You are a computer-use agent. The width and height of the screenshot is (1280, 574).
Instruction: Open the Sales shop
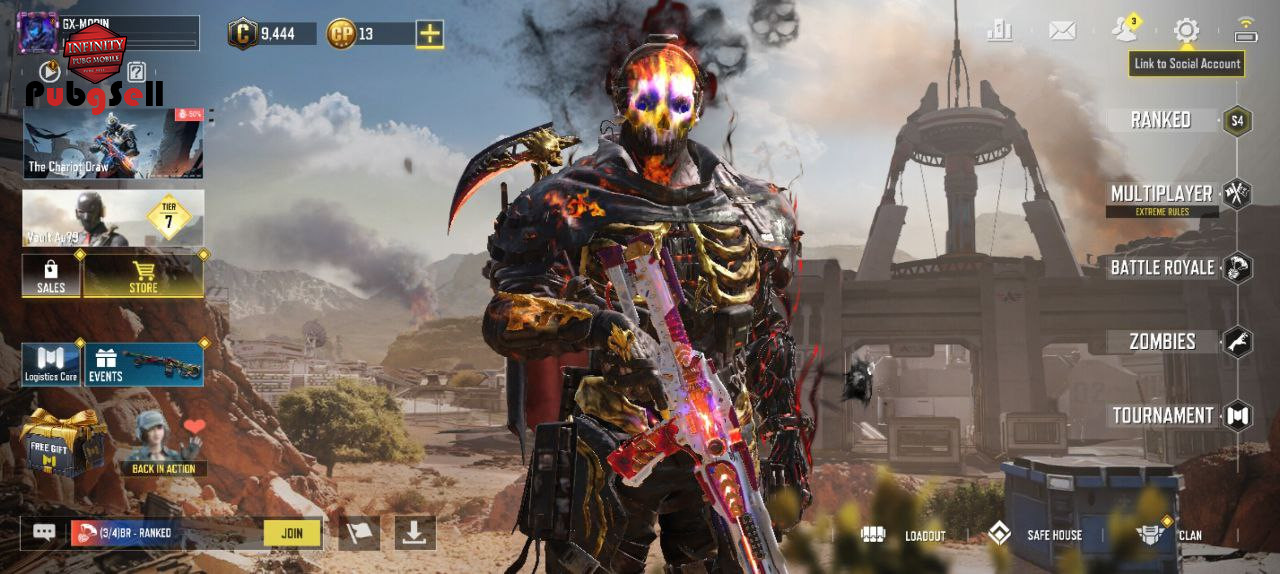tap(51, 275)
